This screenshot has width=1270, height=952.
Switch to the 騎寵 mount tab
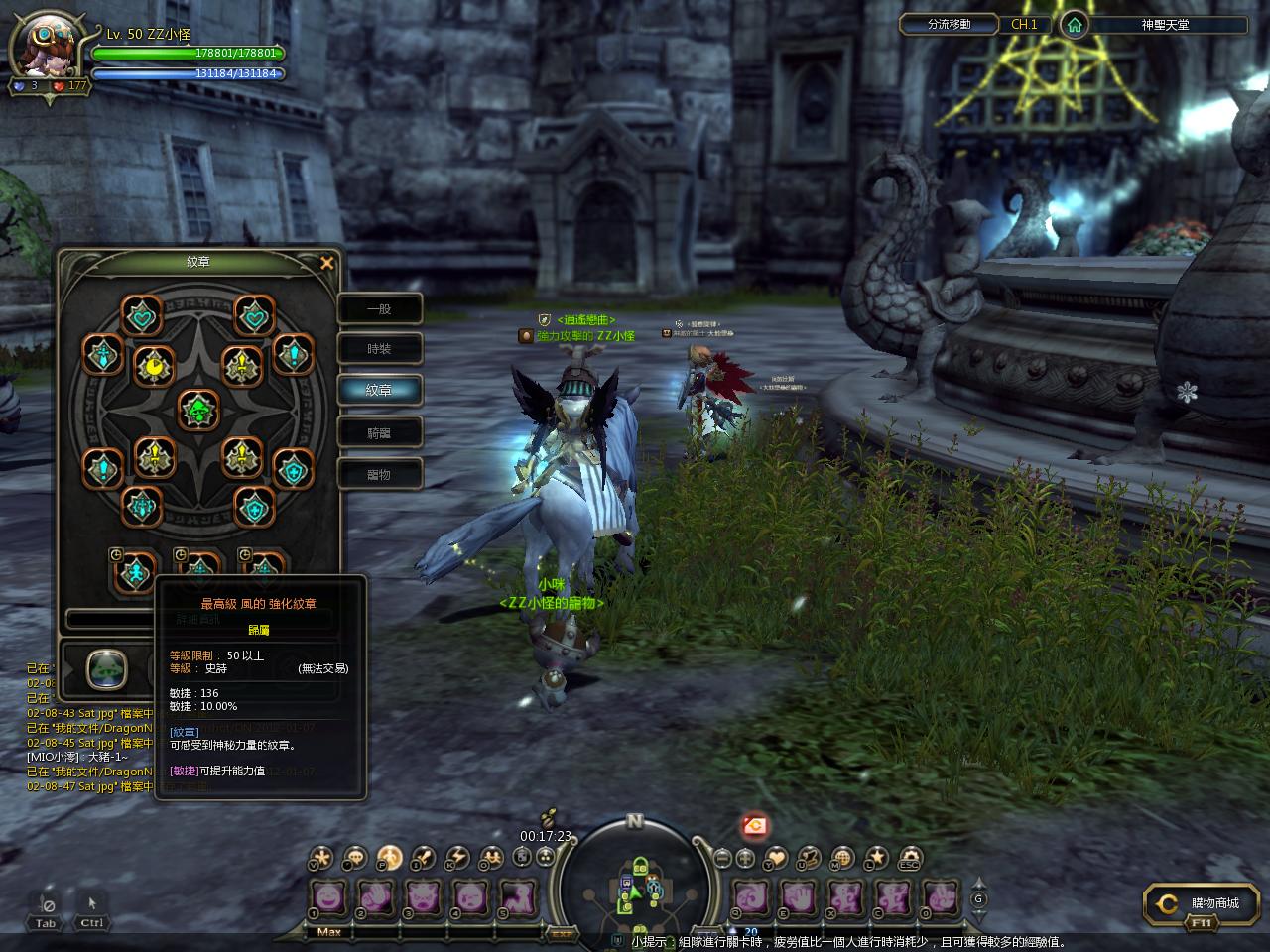point(380,432)
